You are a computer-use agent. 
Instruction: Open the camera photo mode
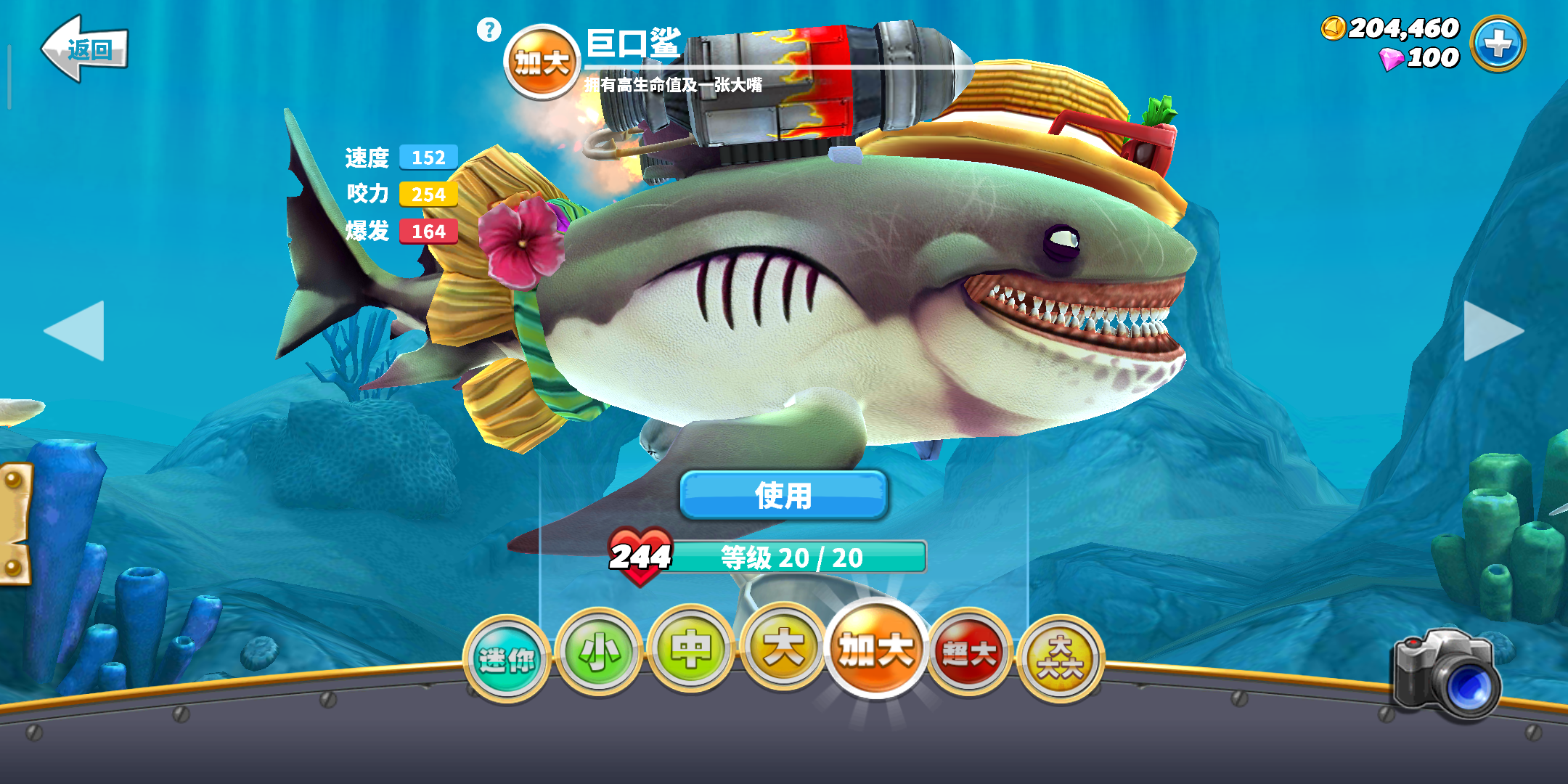1447,674
